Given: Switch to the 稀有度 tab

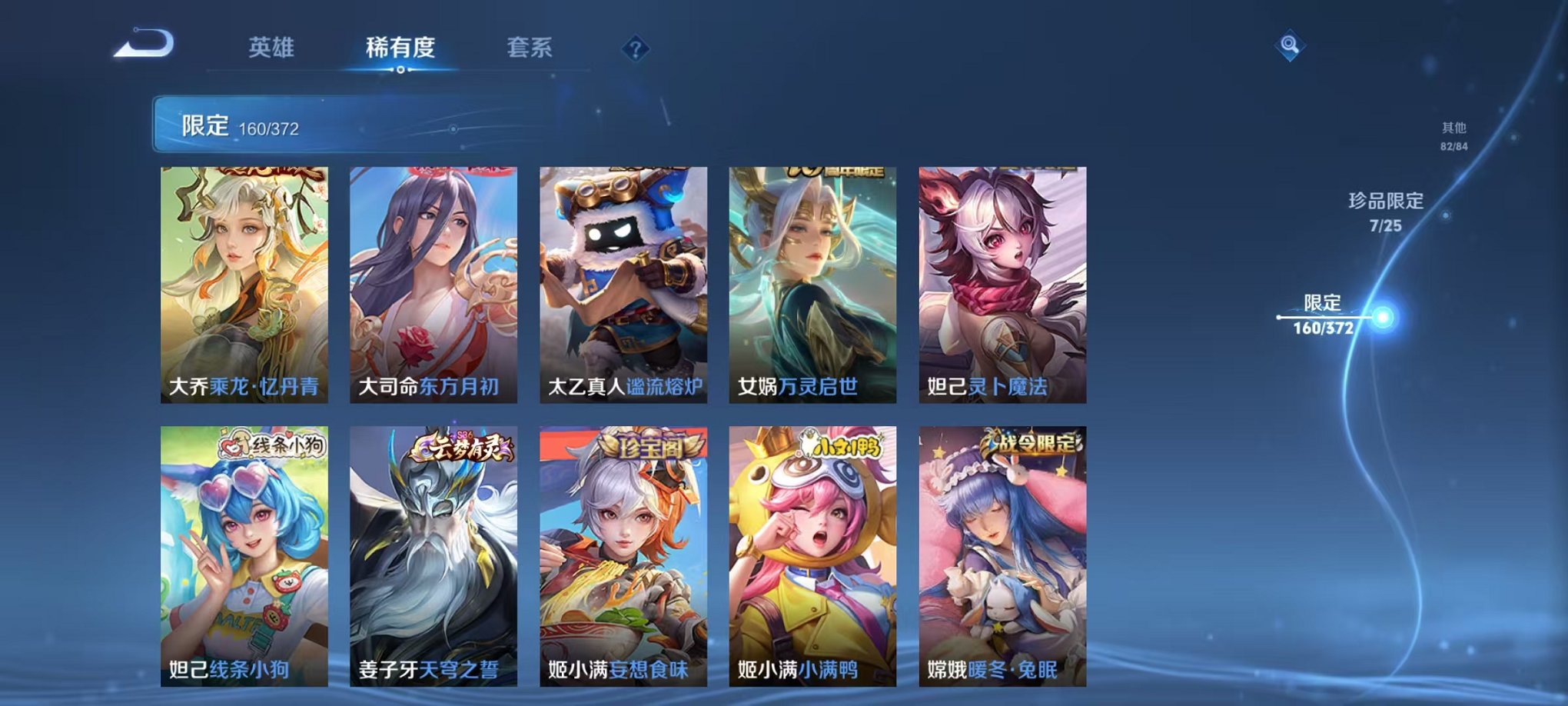Looking at the screenshot, I should coord(400,46).
